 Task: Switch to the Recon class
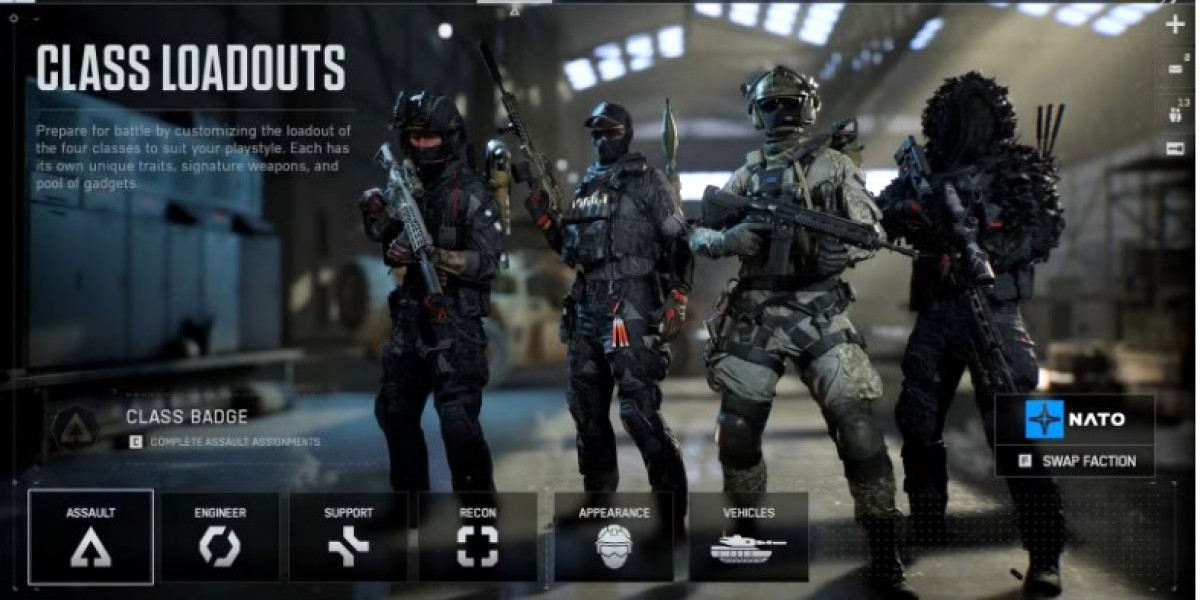[x=477, y=537]
